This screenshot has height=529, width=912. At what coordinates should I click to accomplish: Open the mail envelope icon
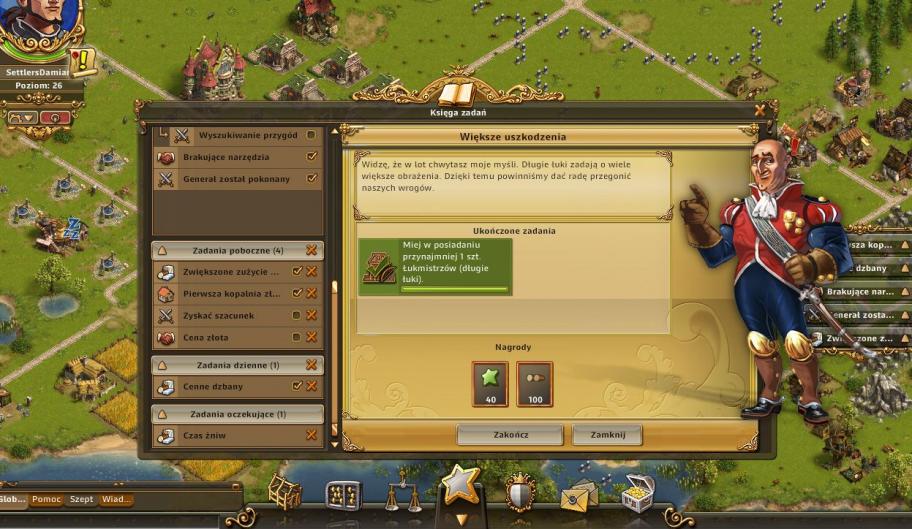[x=578, y=495]
